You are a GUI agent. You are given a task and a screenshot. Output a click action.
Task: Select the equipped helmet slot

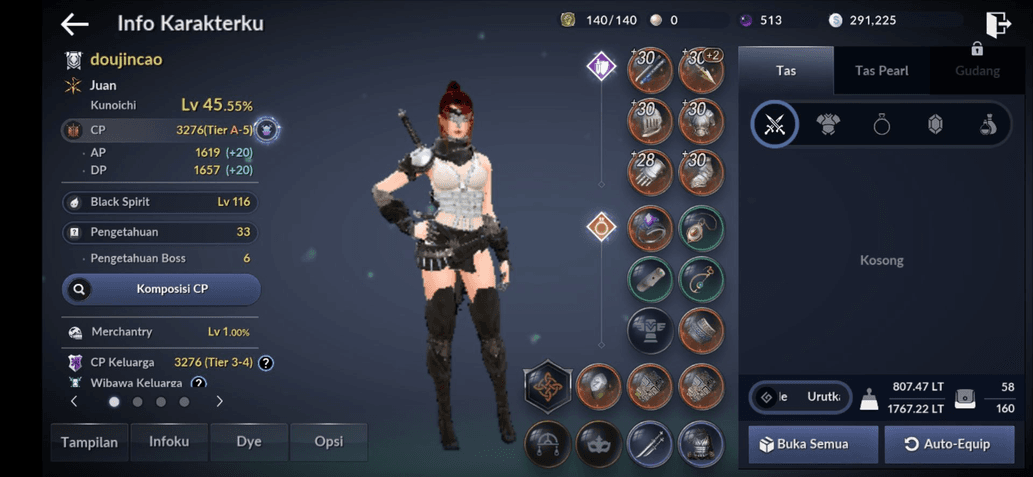[650, 122]
